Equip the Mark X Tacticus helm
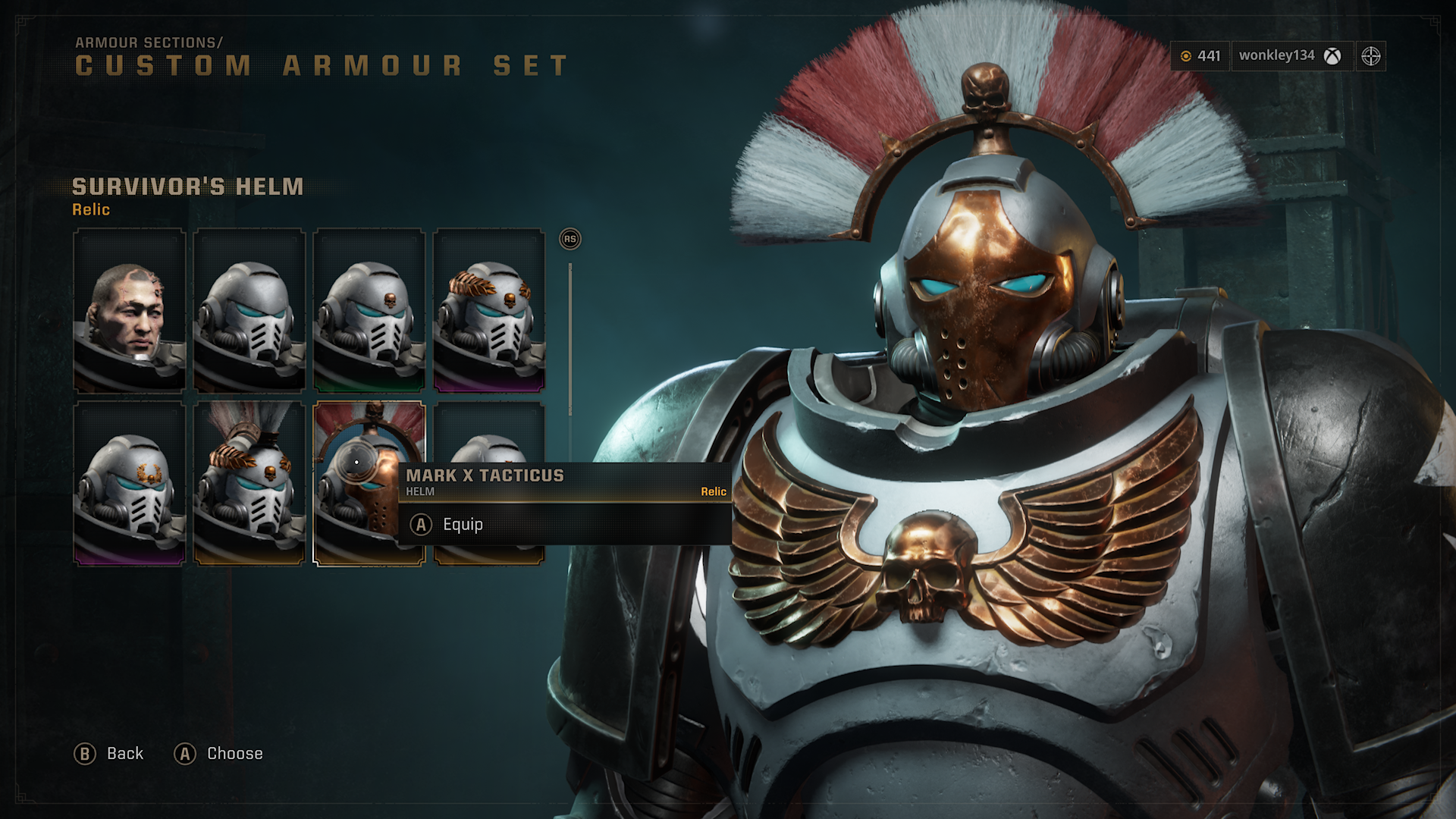Screen dimensions: 1456x819 [462, 525]
